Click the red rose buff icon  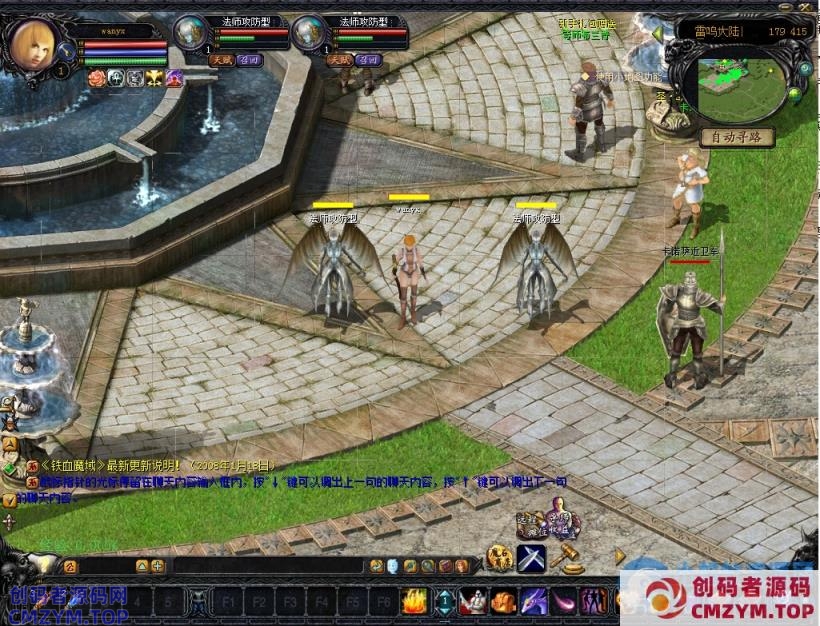[96, 78]
